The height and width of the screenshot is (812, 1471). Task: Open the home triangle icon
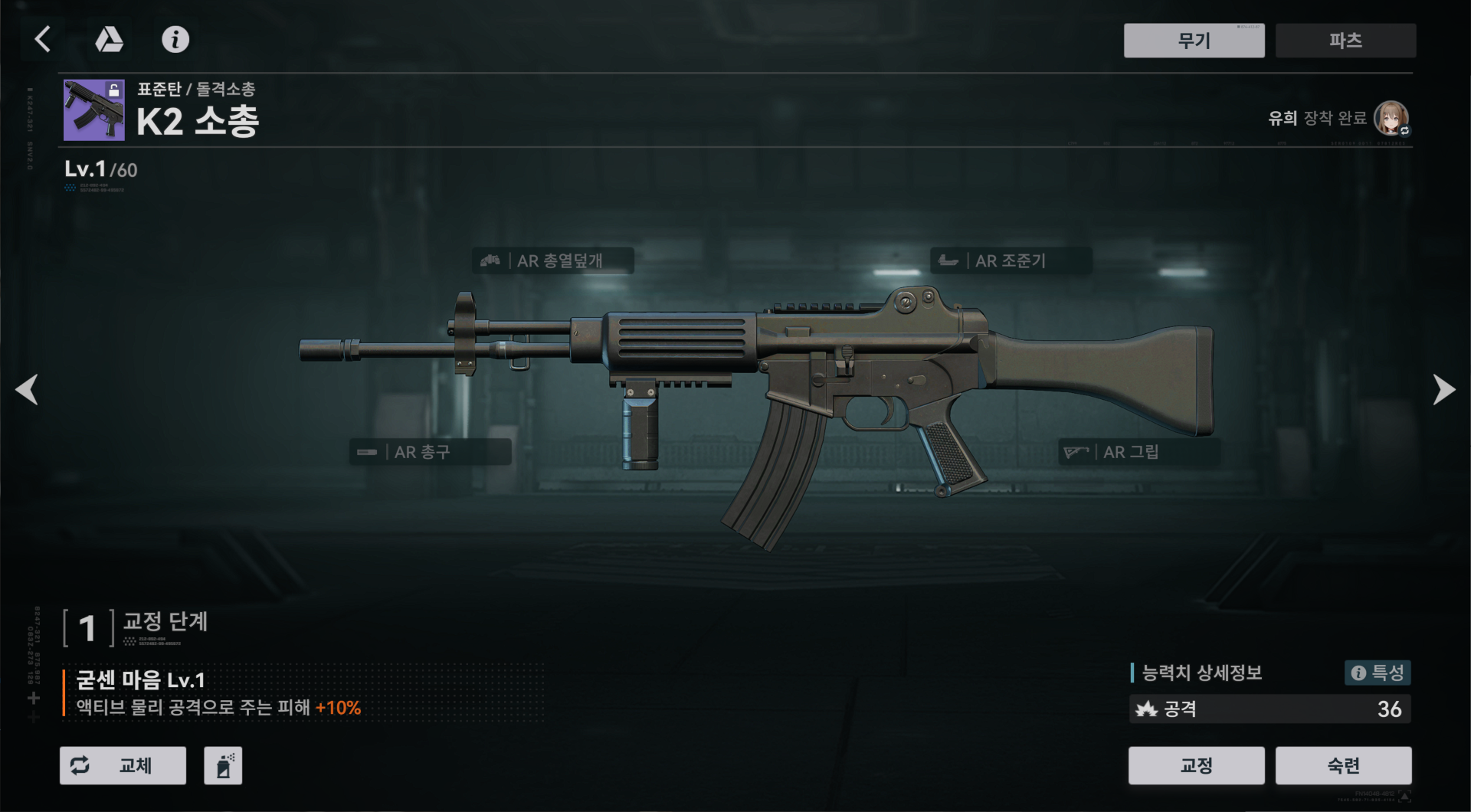click(109, 39)
